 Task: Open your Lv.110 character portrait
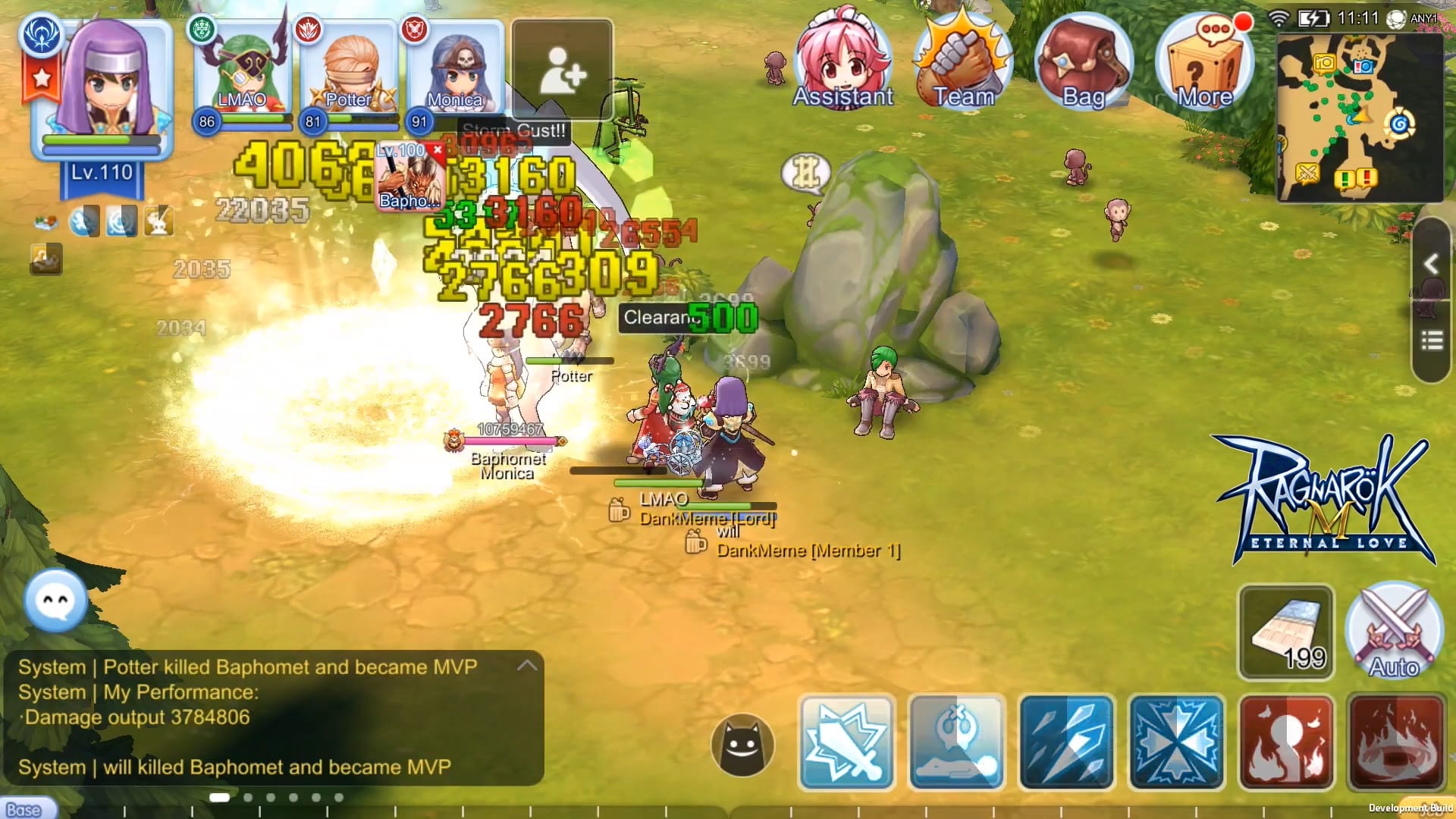tap(102, 87)
